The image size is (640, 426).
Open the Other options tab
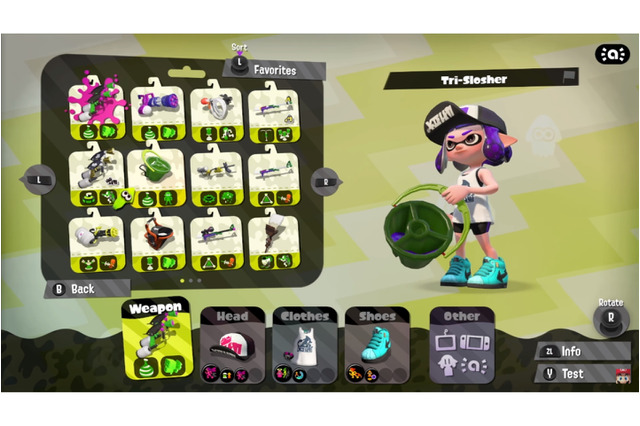[x=461, y=345]
